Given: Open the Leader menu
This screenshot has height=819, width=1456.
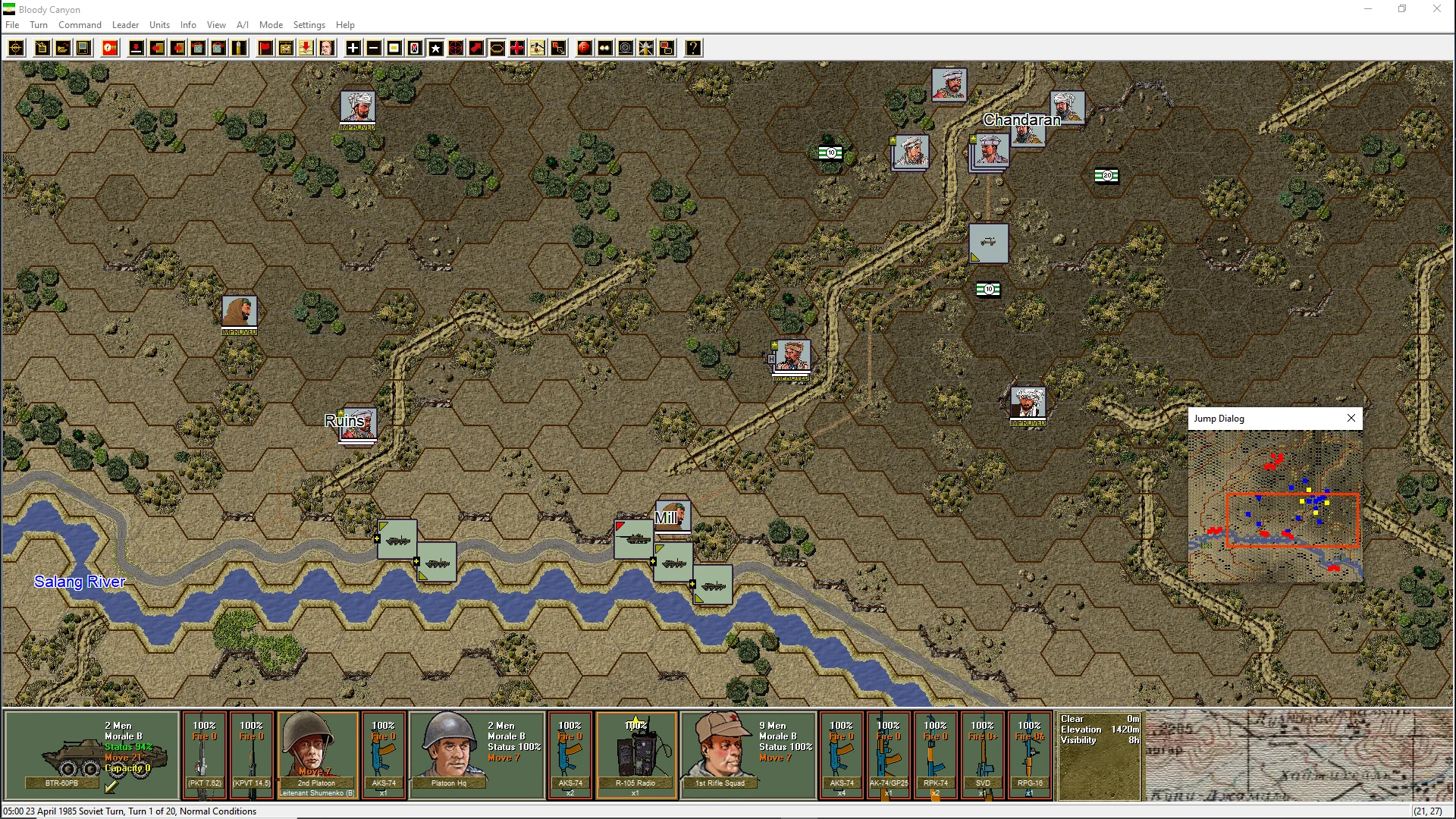Looking at the screenshot, I should click(125, 25).
